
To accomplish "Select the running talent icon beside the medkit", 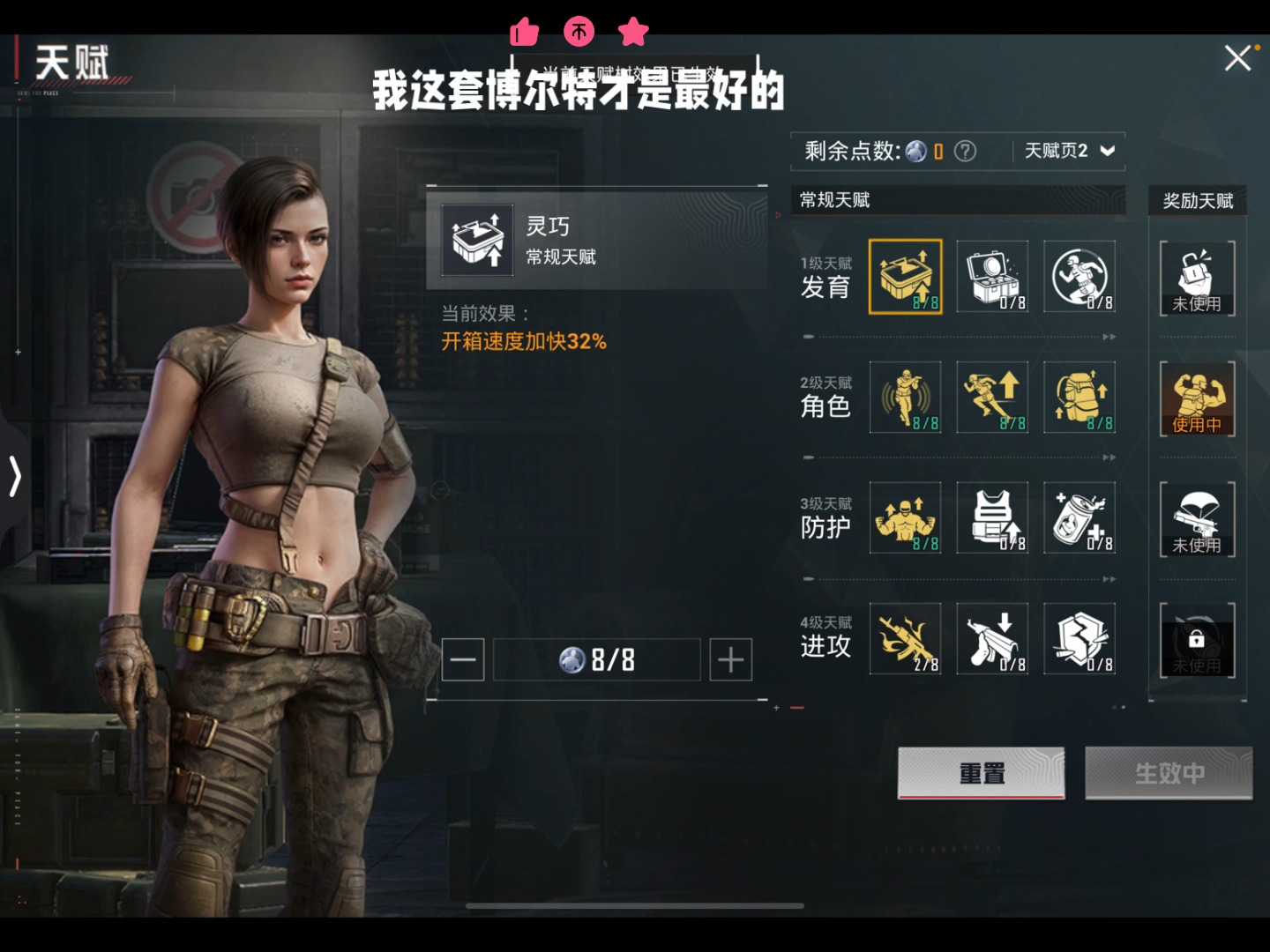I will tap(1079, 277).
